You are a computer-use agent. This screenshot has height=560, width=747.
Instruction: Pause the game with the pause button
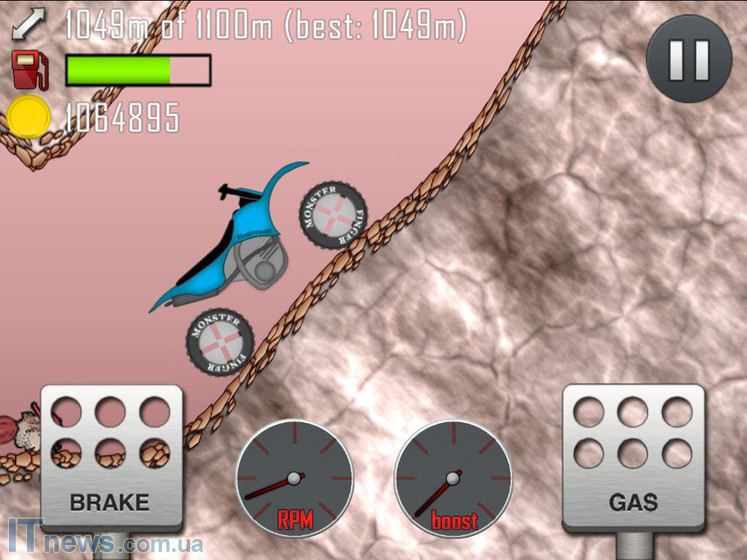[x=689, y=59]
